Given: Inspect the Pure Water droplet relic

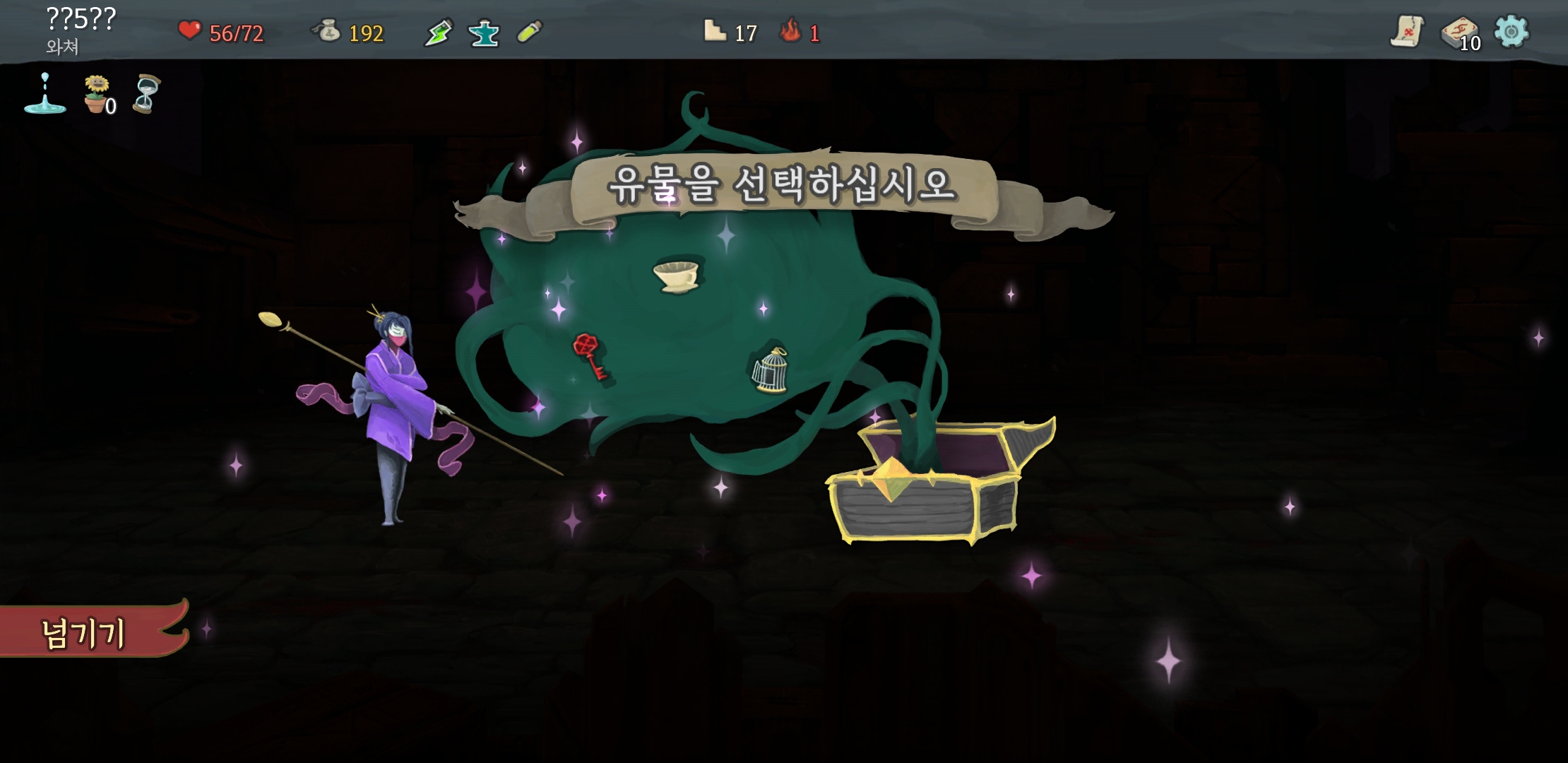Looking at the screenshot, I should [x=45, y=94].
